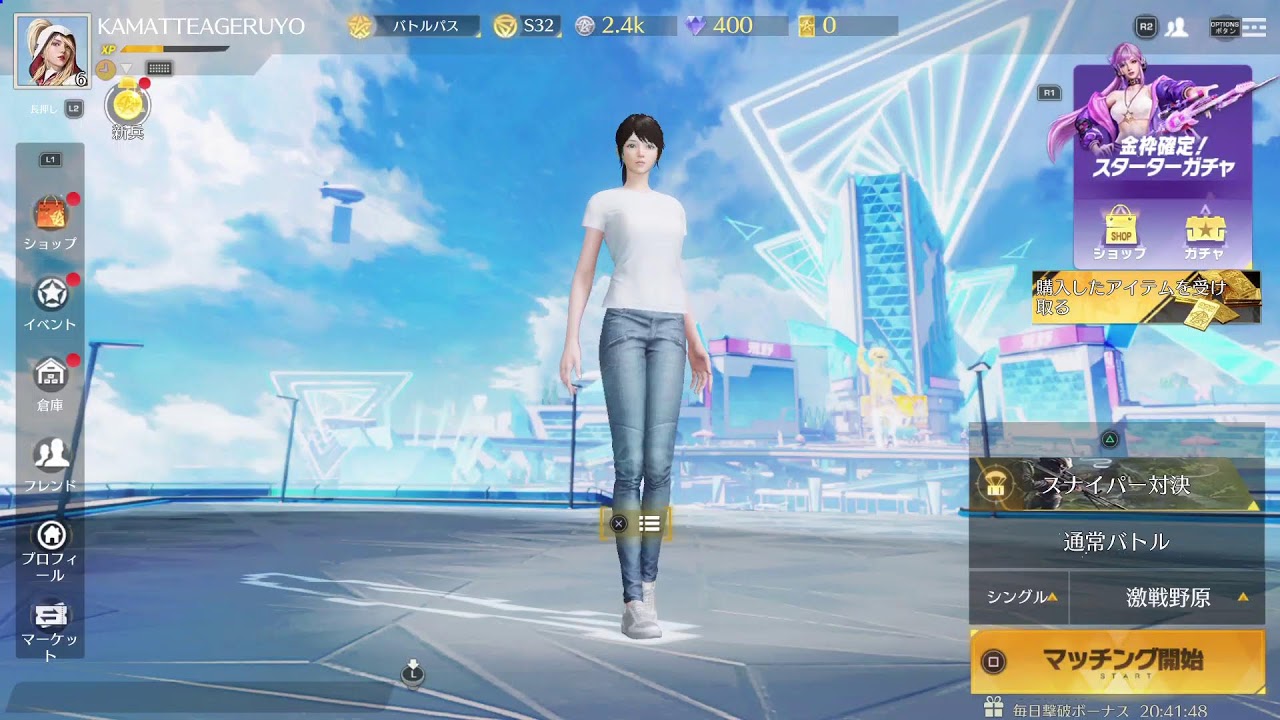Open the ショップ shop menu in sidebar
The image size is (1280, 720).
(x=50, y=219)
